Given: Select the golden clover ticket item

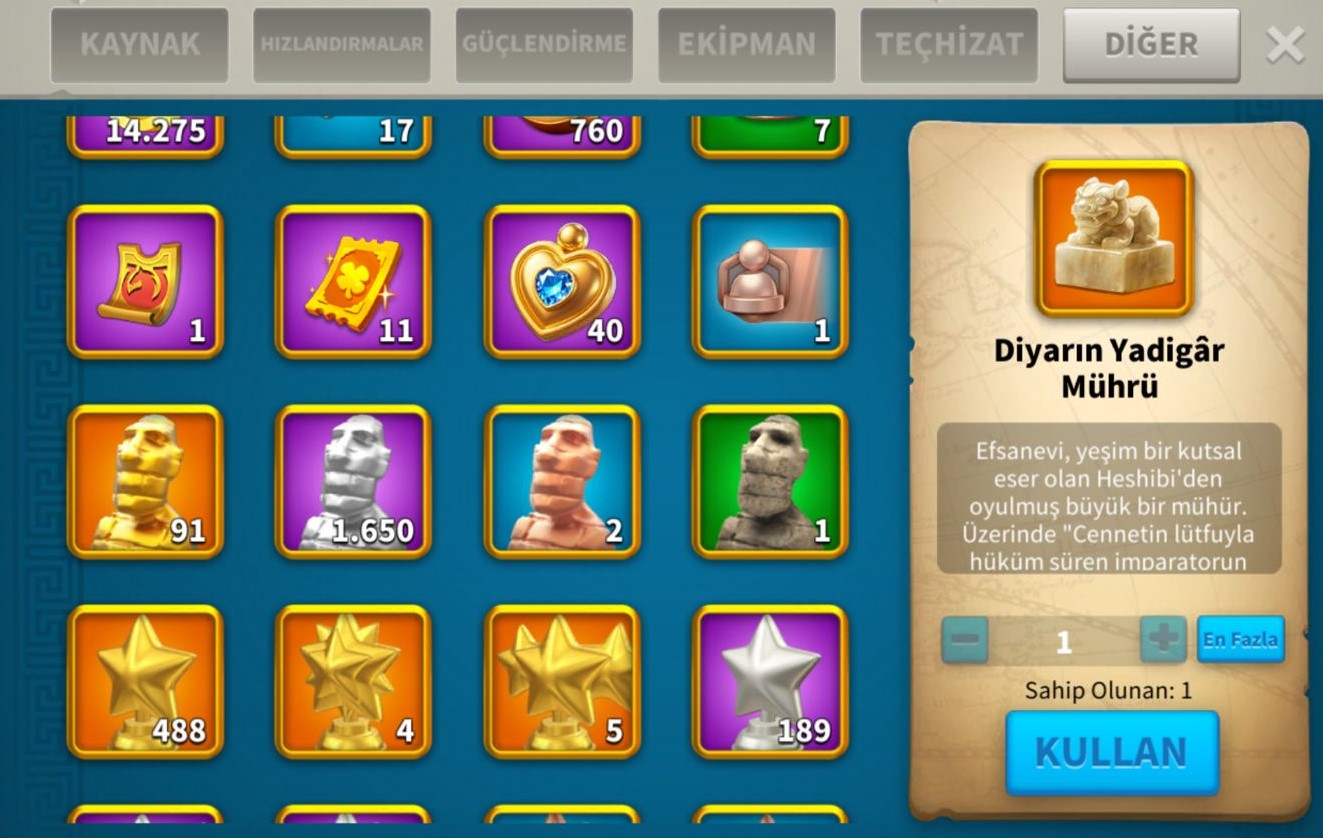Looking at the screenshot, I should 353,281.
